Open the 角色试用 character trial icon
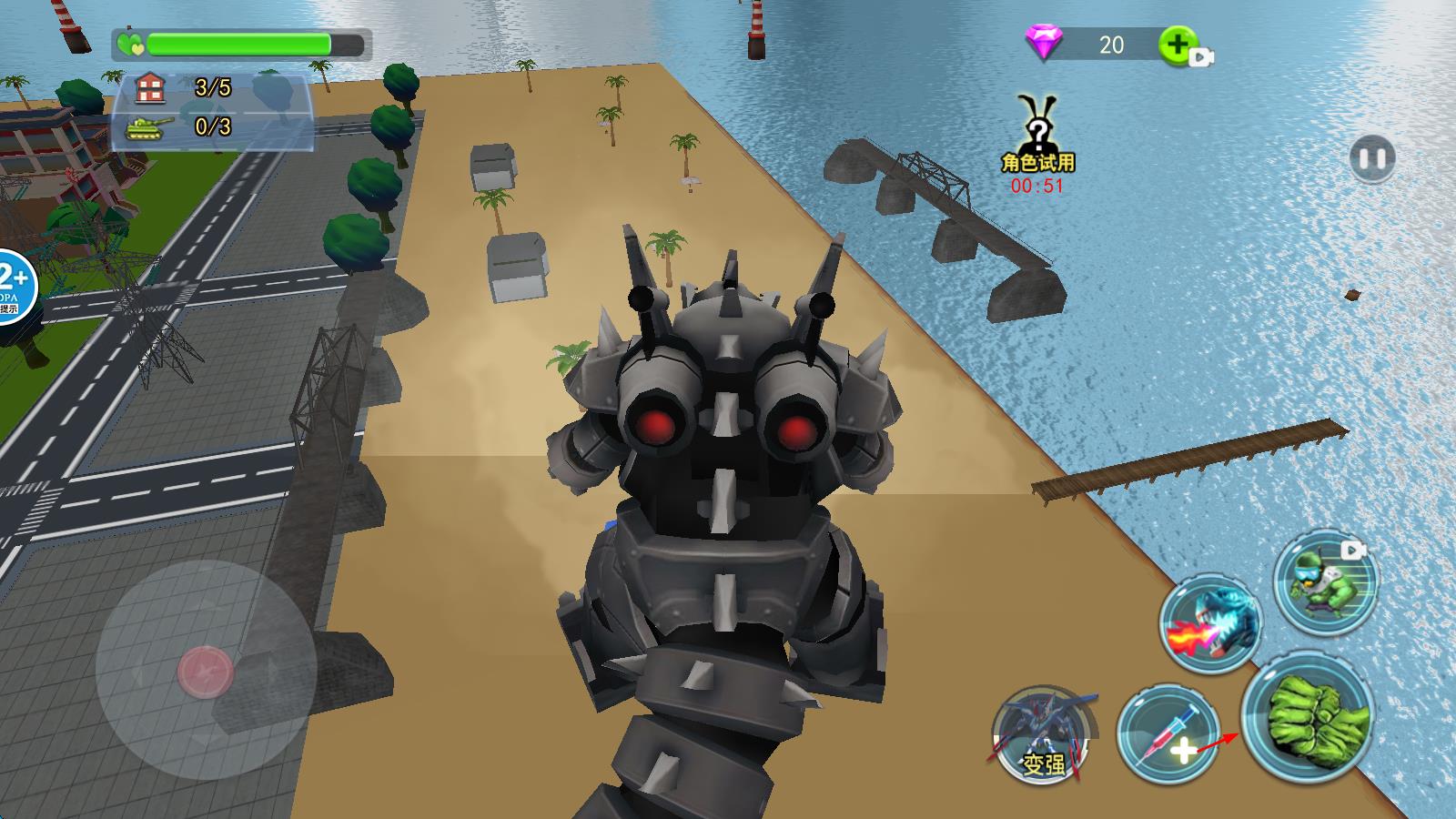Image resolution: width=1456 pixels, height=819 pixels. tap(1036, 136)
